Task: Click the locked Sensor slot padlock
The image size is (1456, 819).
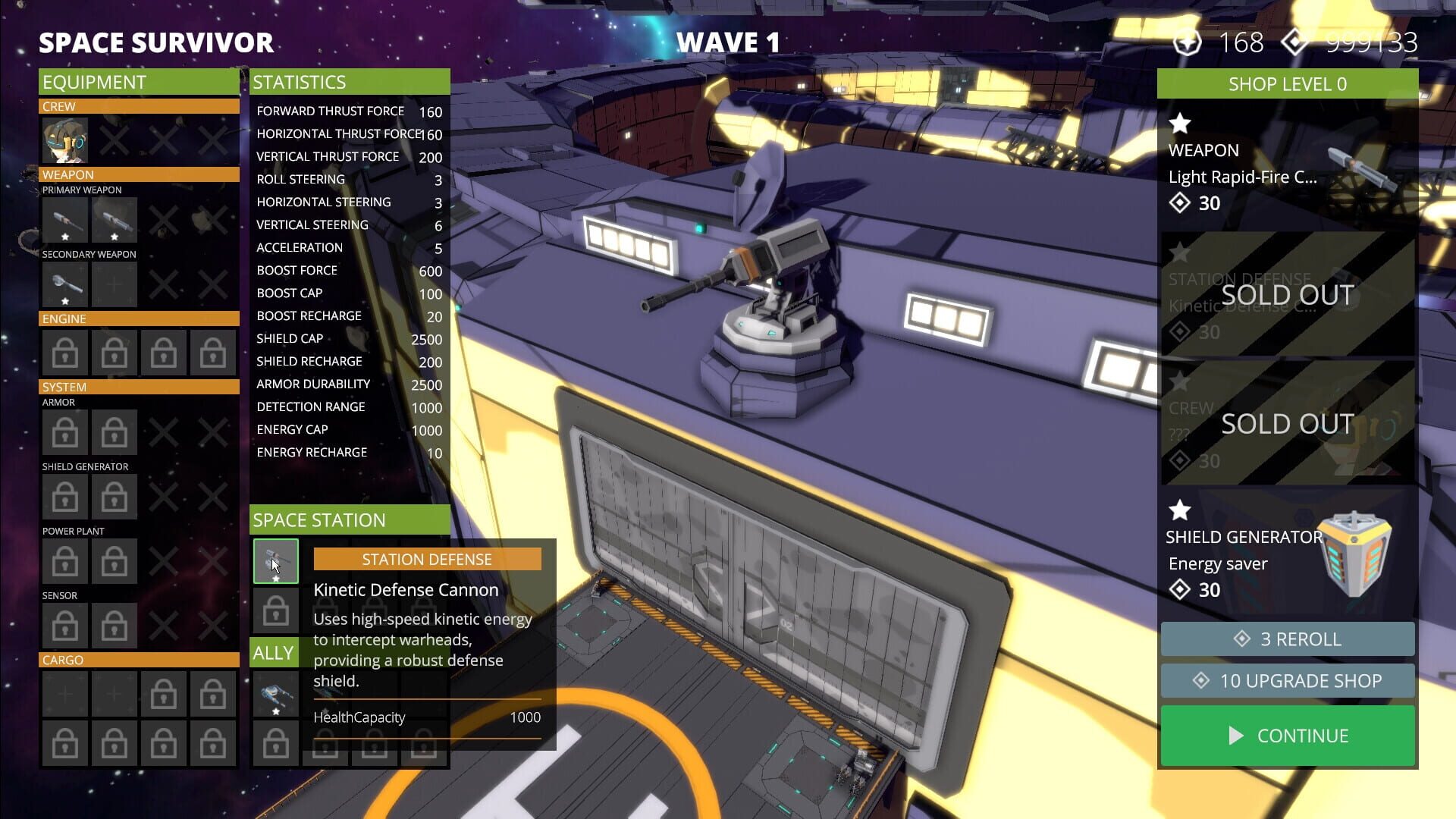Action: click(x=64, y=625)
